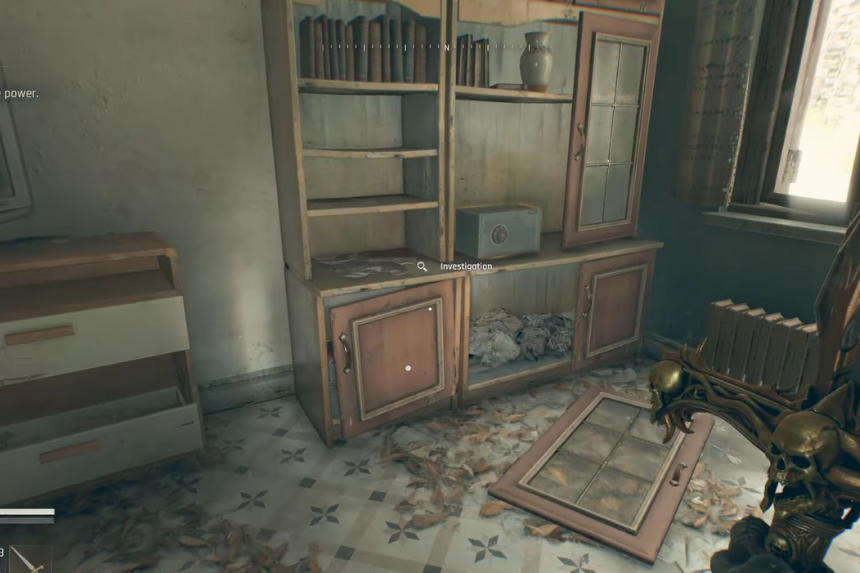Select the sword weapon slot

(x=28, y=560)
